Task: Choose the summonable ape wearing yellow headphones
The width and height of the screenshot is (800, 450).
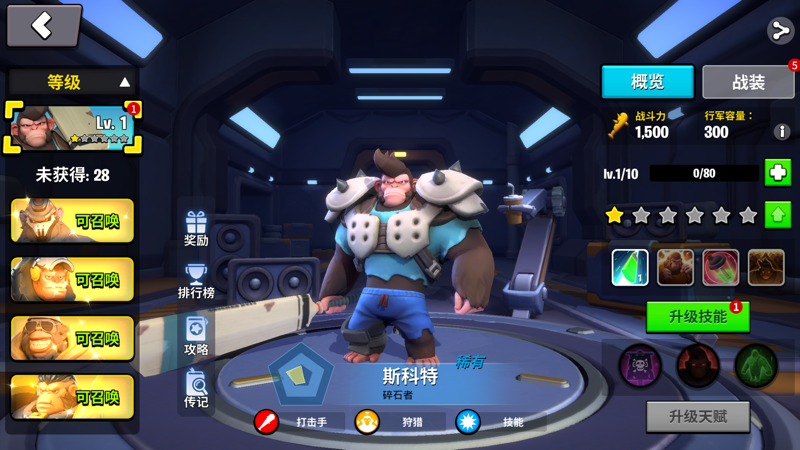Action: pyautogui.click(x=72, y=280)
